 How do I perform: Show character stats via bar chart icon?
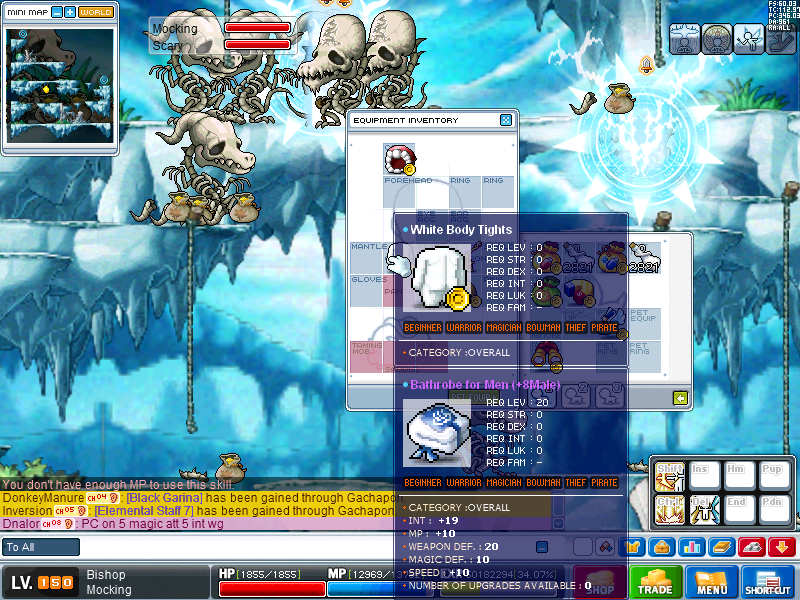pos(690,547)
